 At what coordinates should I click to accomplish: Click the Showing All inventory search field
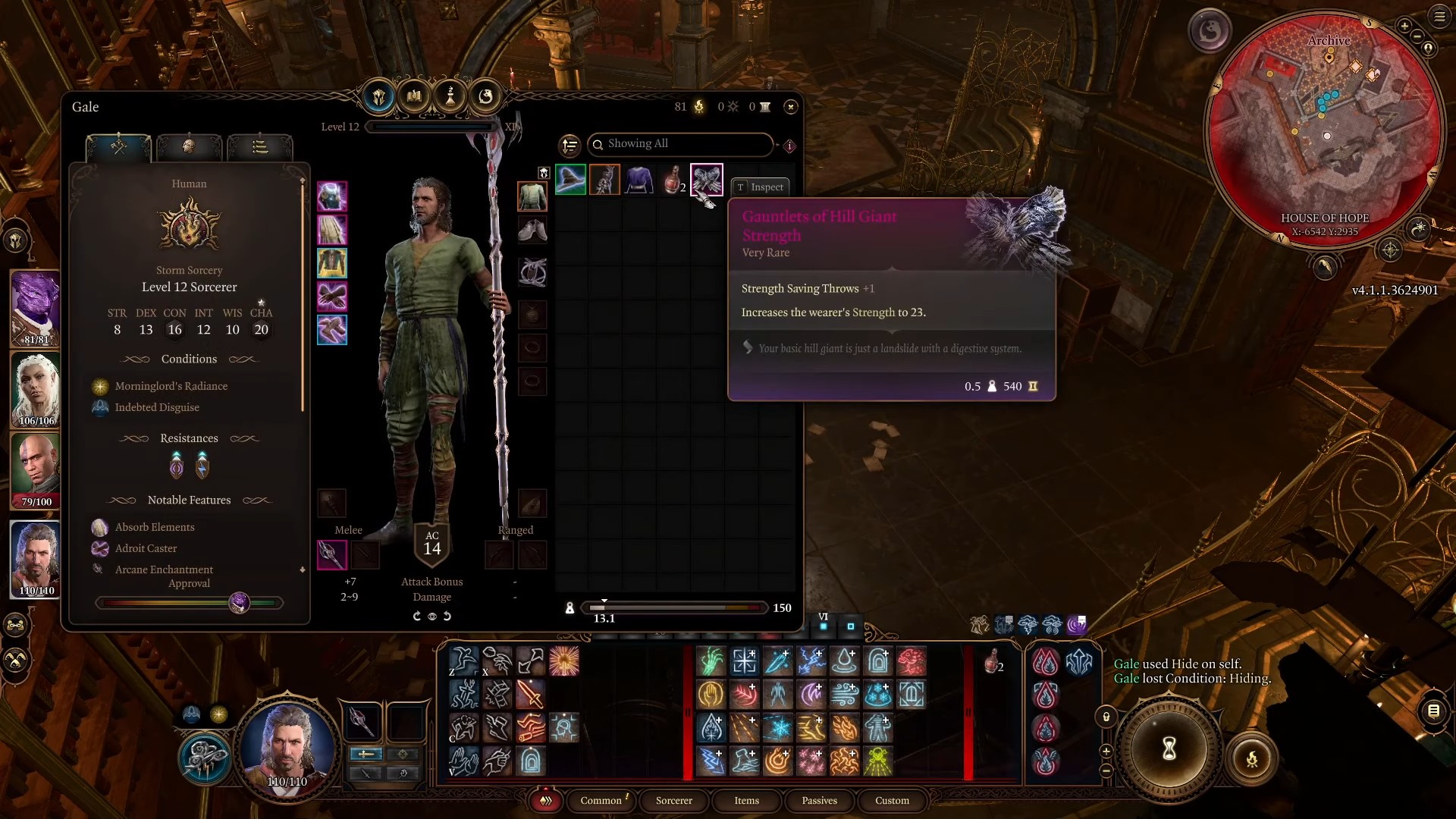(680, 144)
